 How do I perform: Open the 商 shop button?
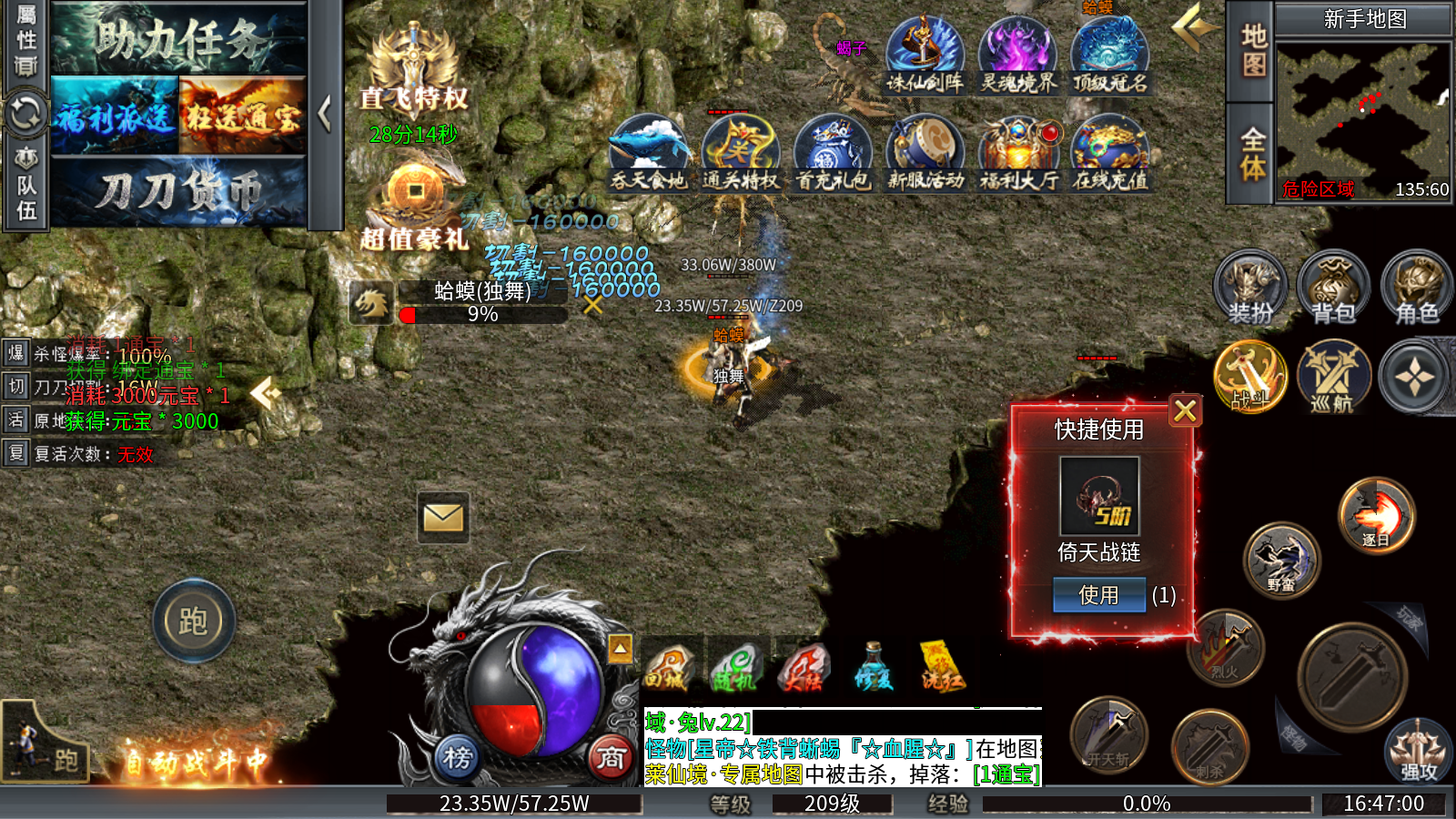click(x=611, y=756)
